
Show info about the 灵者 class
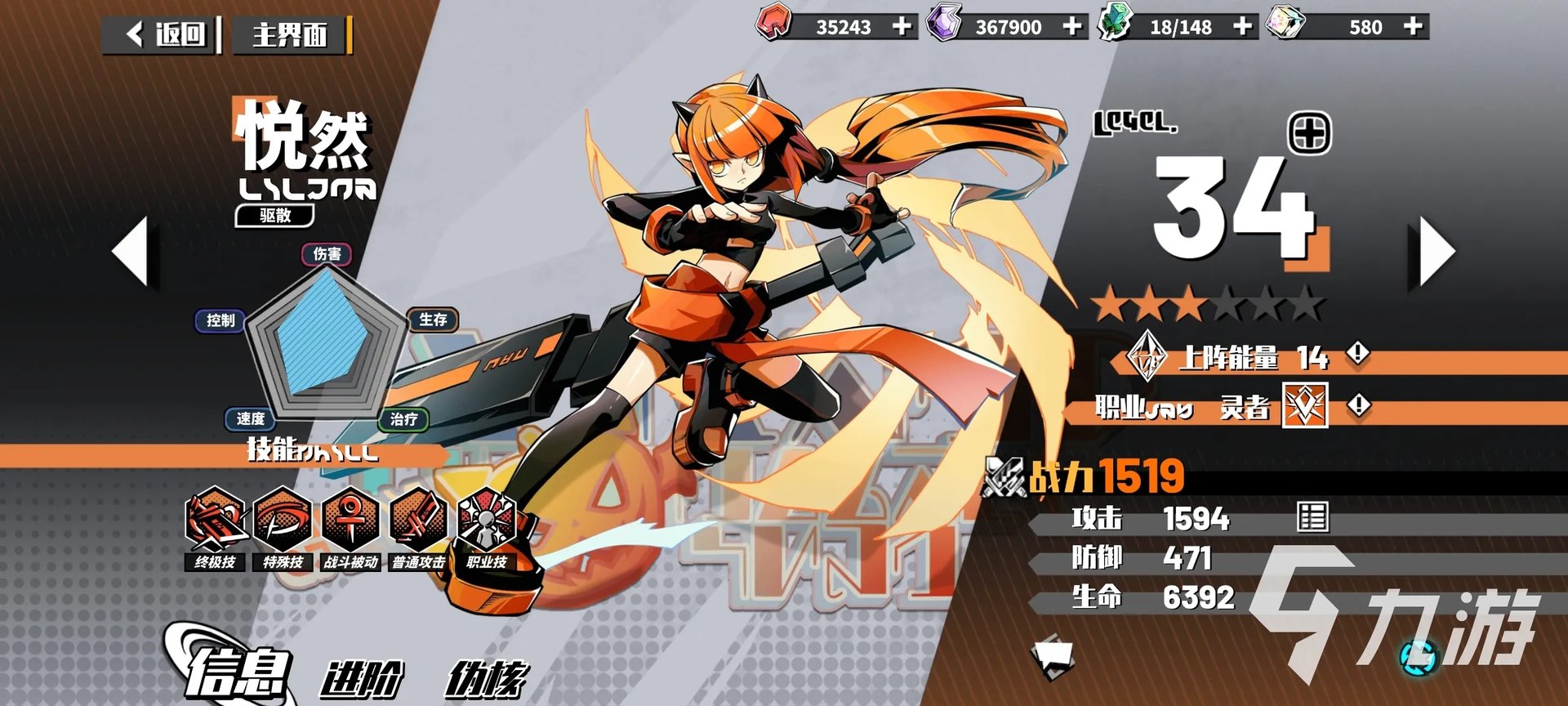coord(1359,405)
